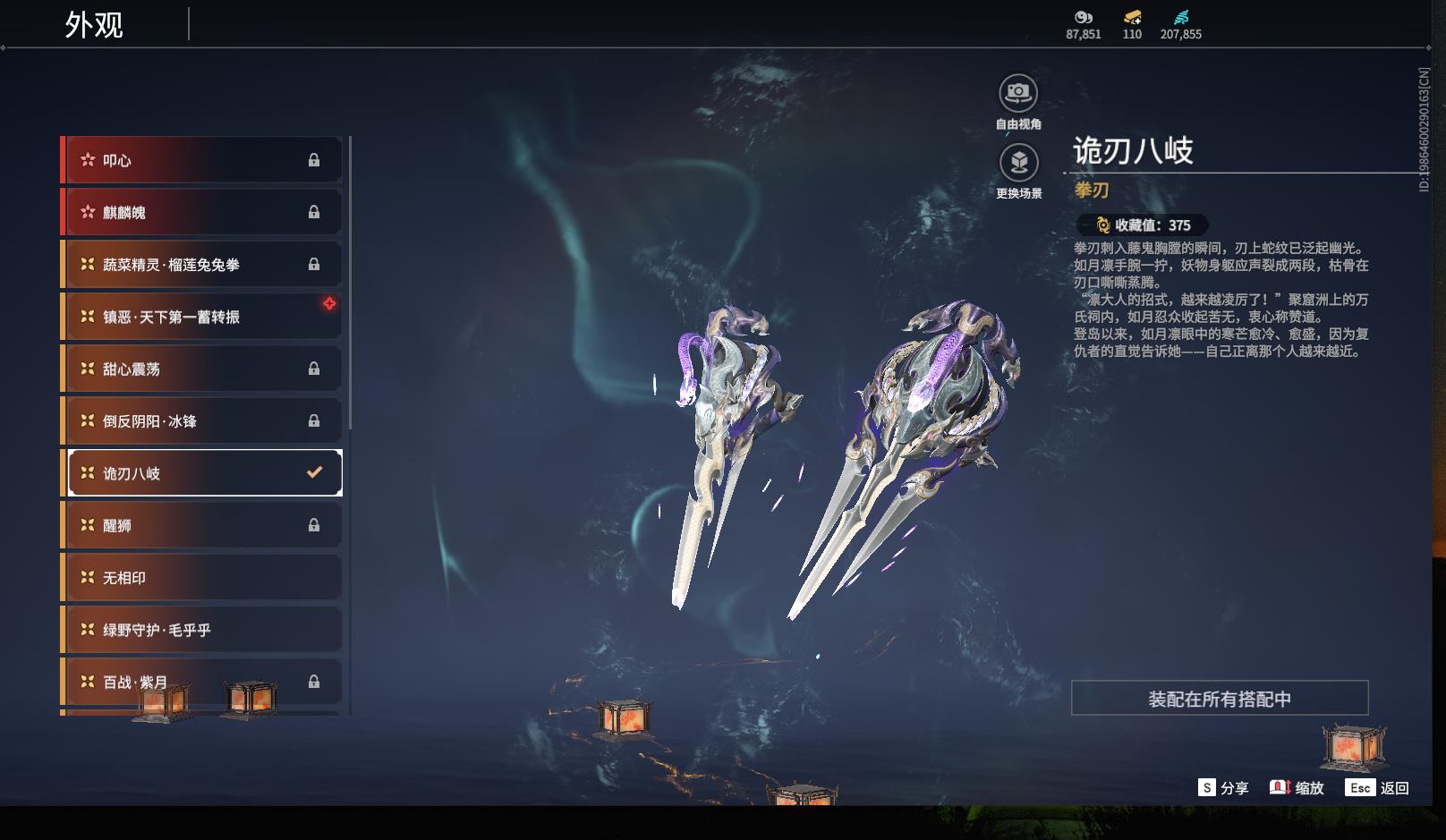Select the 醒狮 skin entry
This screenshot has height=840, width=1446.
[201, 525]
